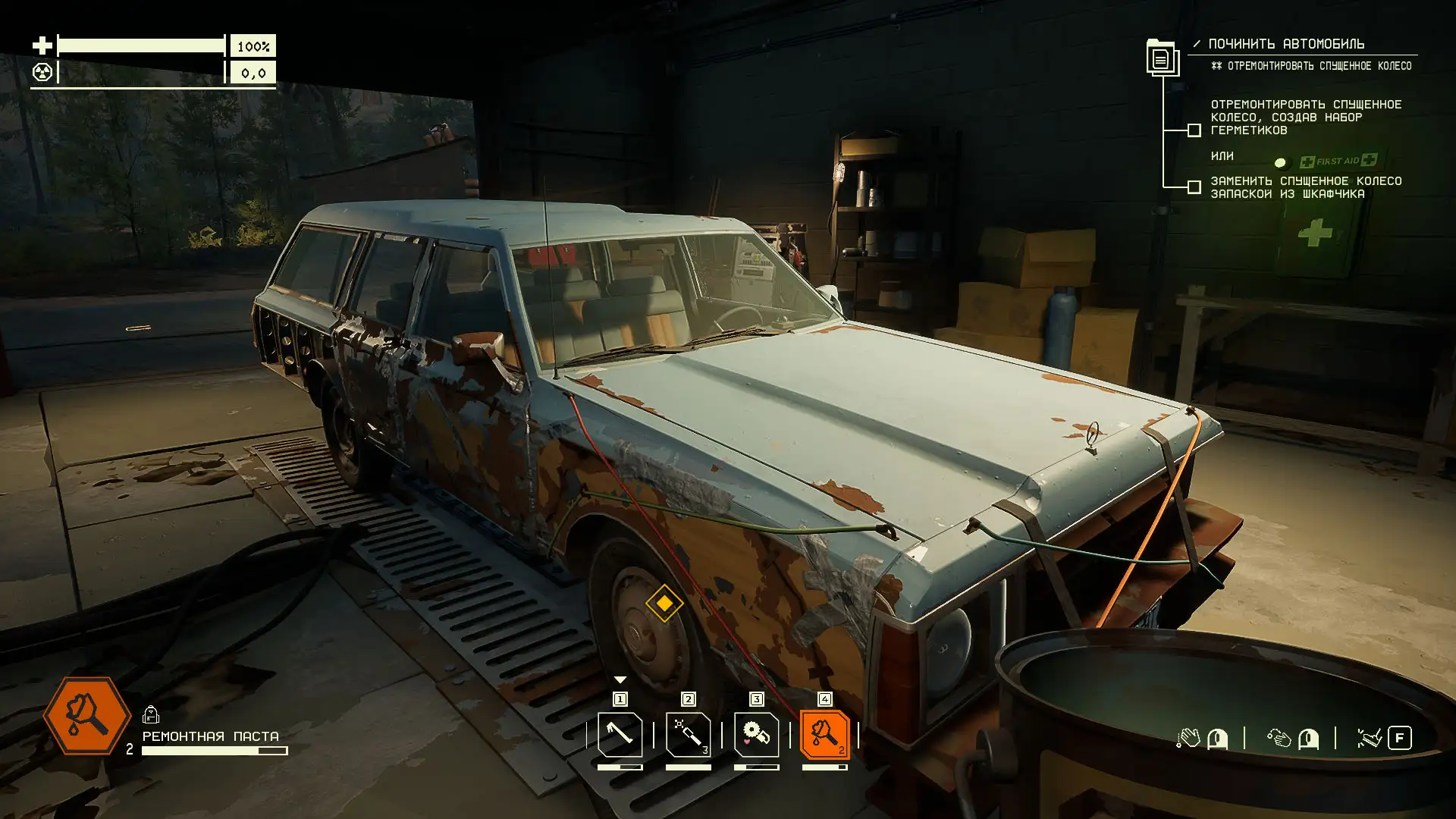This screenshot has height=819, width=1456.
Task: Click the yellow diamond objective marker
Action: click(664, 603)
